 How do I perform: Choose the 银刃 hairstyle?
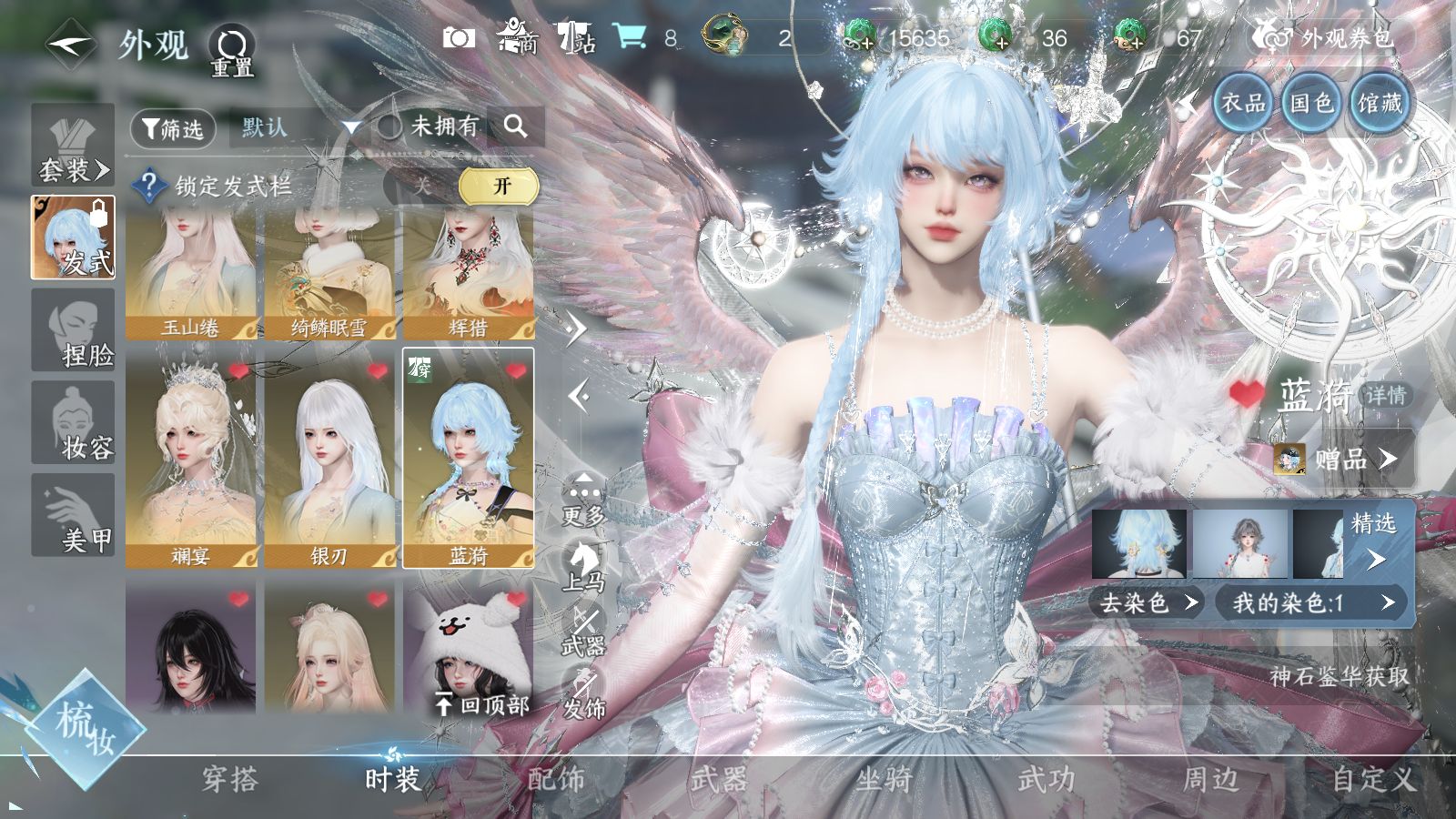(x=329, y=457)
